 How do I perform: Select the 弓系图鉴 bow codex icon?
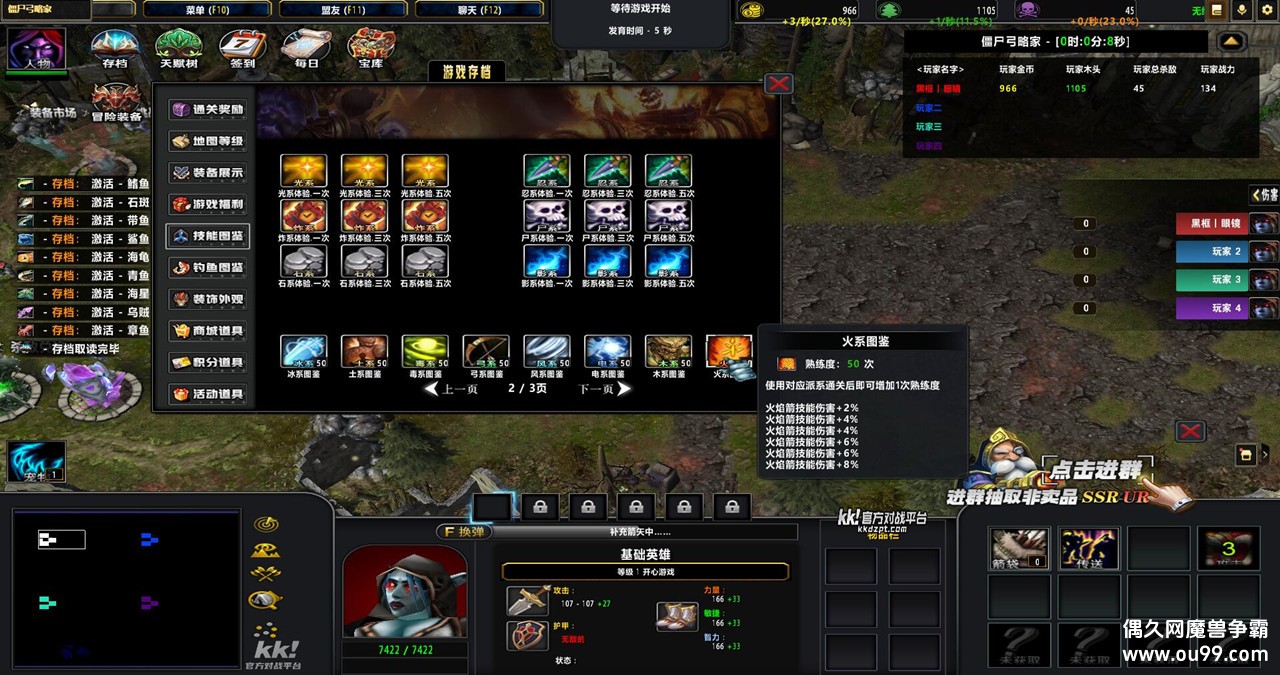(486, 352)
